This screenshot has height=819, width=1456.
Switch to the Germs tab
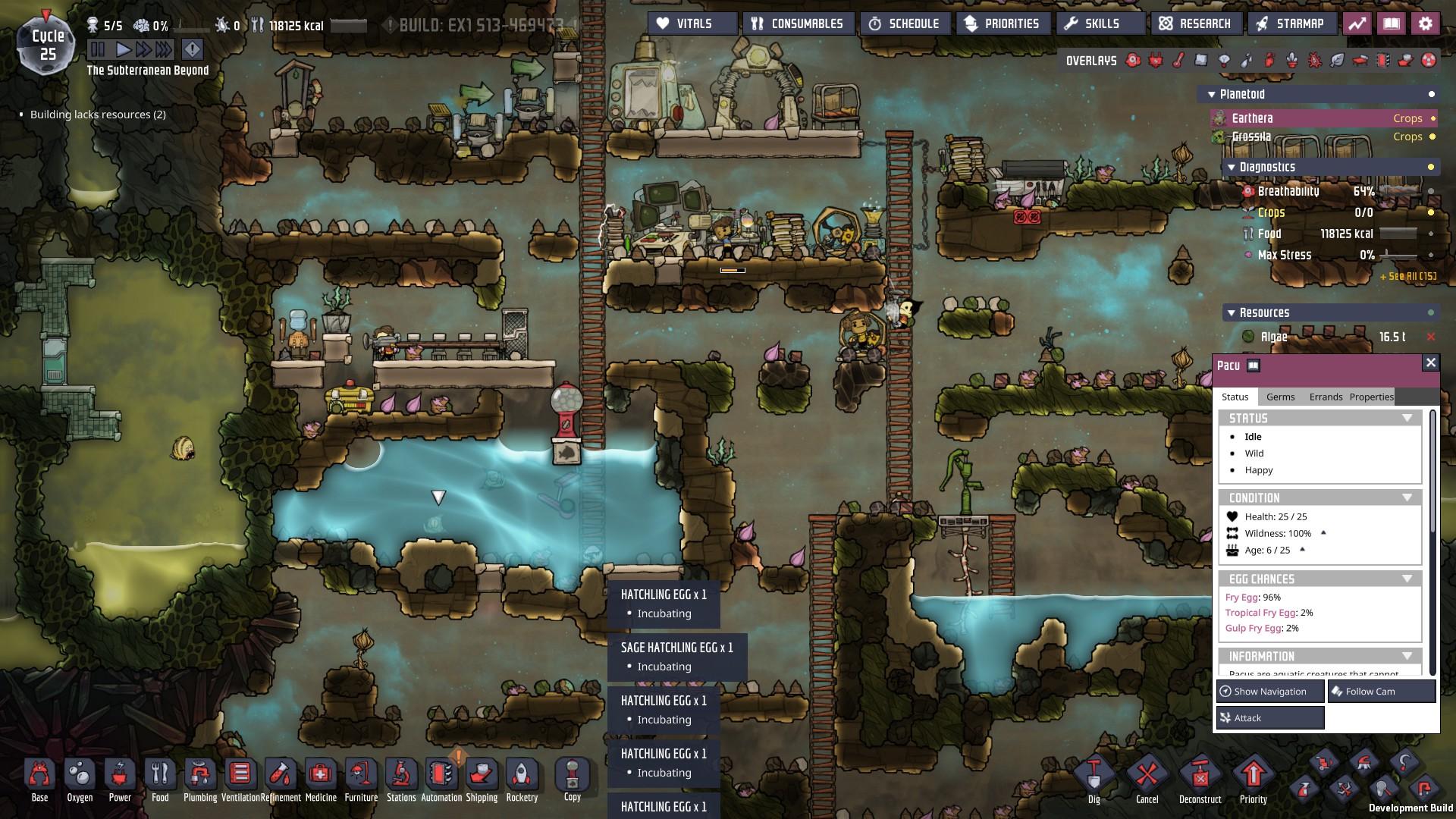[1280, 397]
